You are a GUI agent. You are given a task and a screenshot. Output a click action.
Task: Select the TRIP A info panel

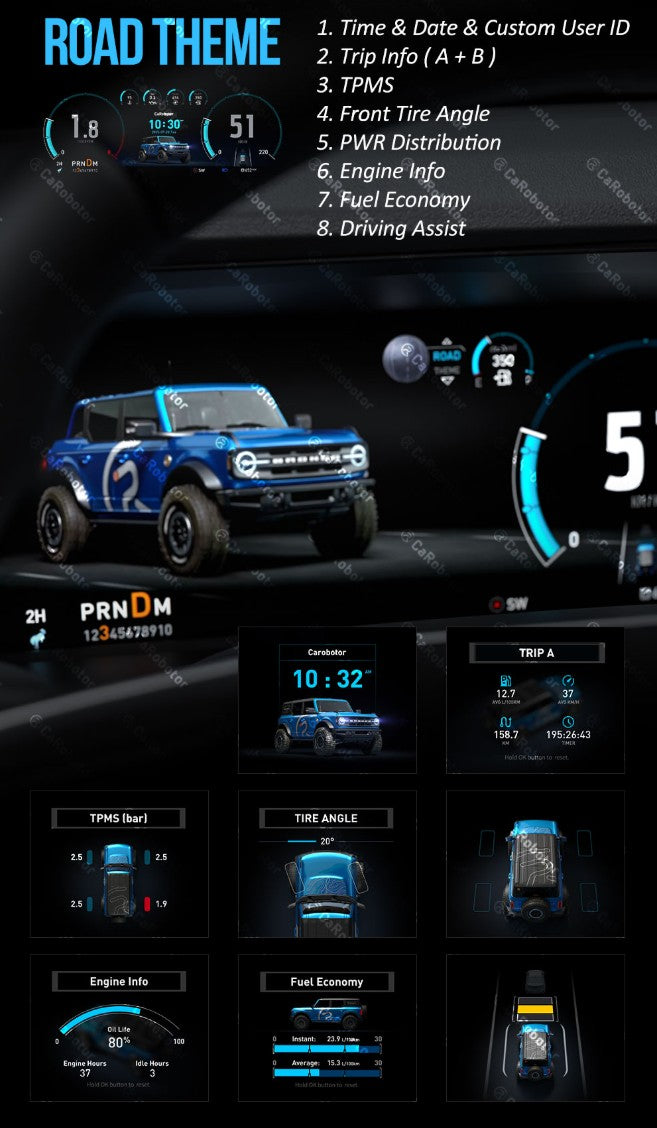(x=535, y=700)
